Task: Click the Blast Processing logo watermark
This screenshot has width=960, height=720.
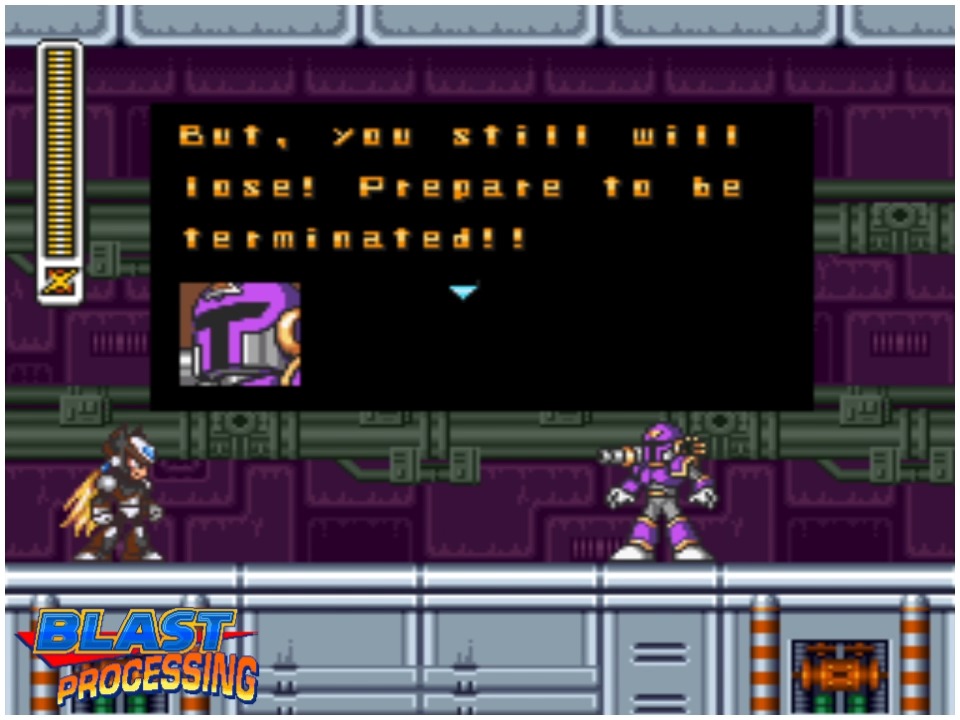Action: click(x=140, y=654)
